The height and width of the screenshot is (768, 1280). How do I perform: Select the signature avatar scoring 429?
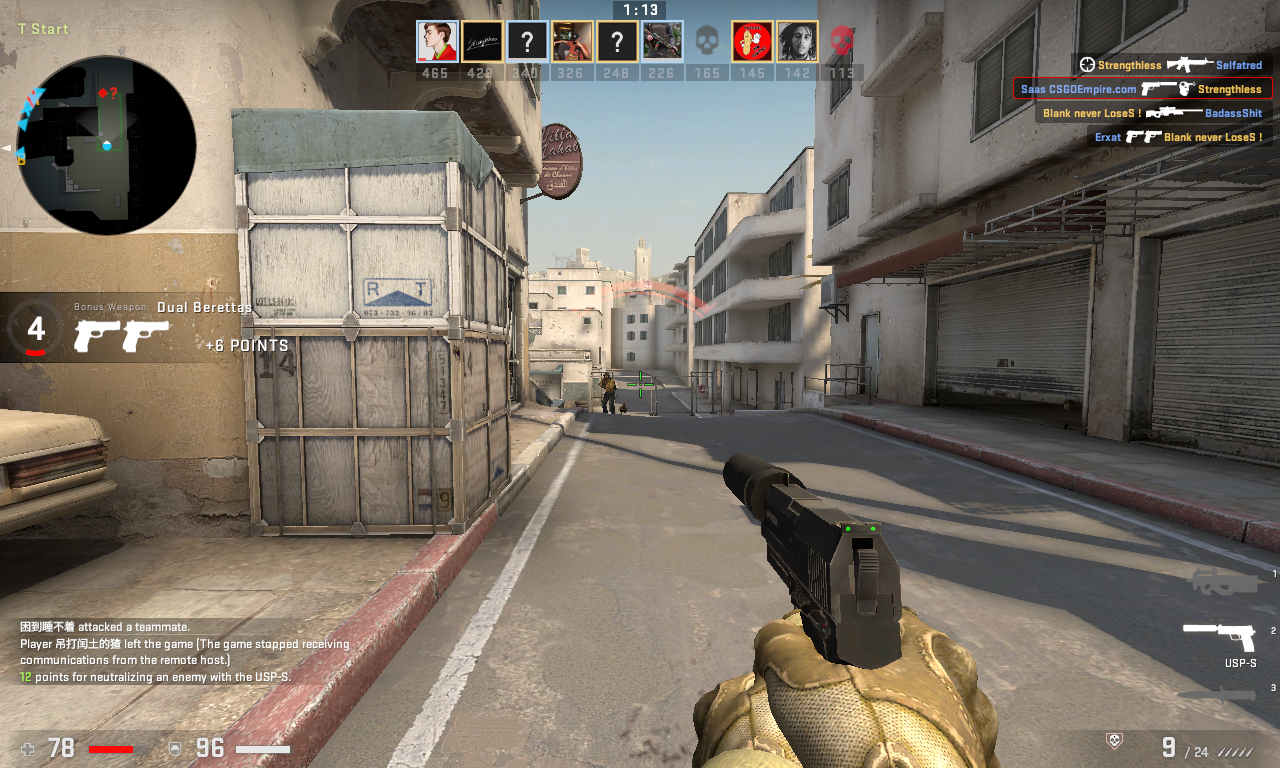(x=482, y=42)
